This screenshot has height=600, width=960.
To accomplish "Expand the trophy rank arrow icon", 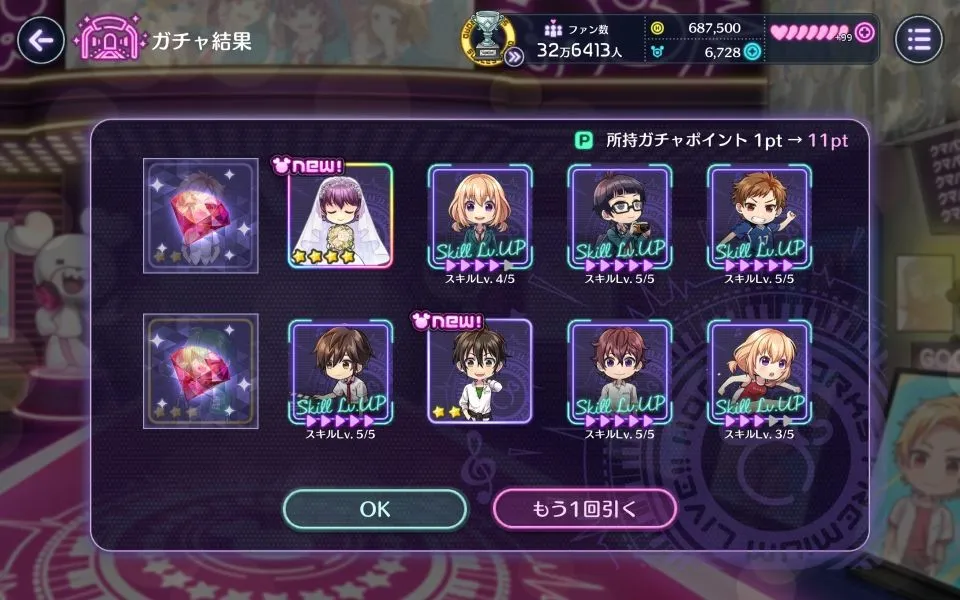I will tap(514, 57).
